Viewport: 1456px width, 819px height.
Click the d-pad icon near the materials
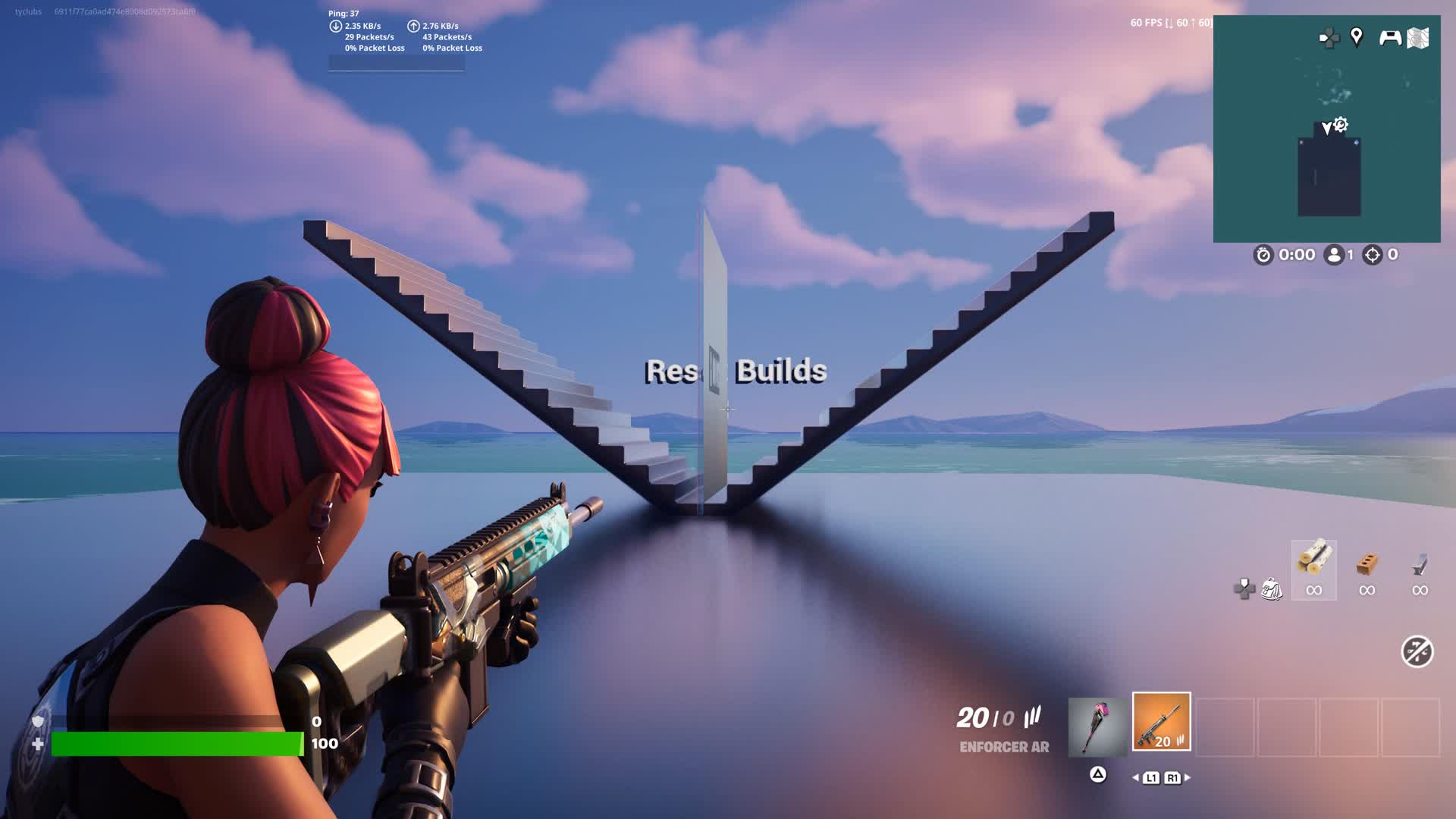(x=1242, y=590)
